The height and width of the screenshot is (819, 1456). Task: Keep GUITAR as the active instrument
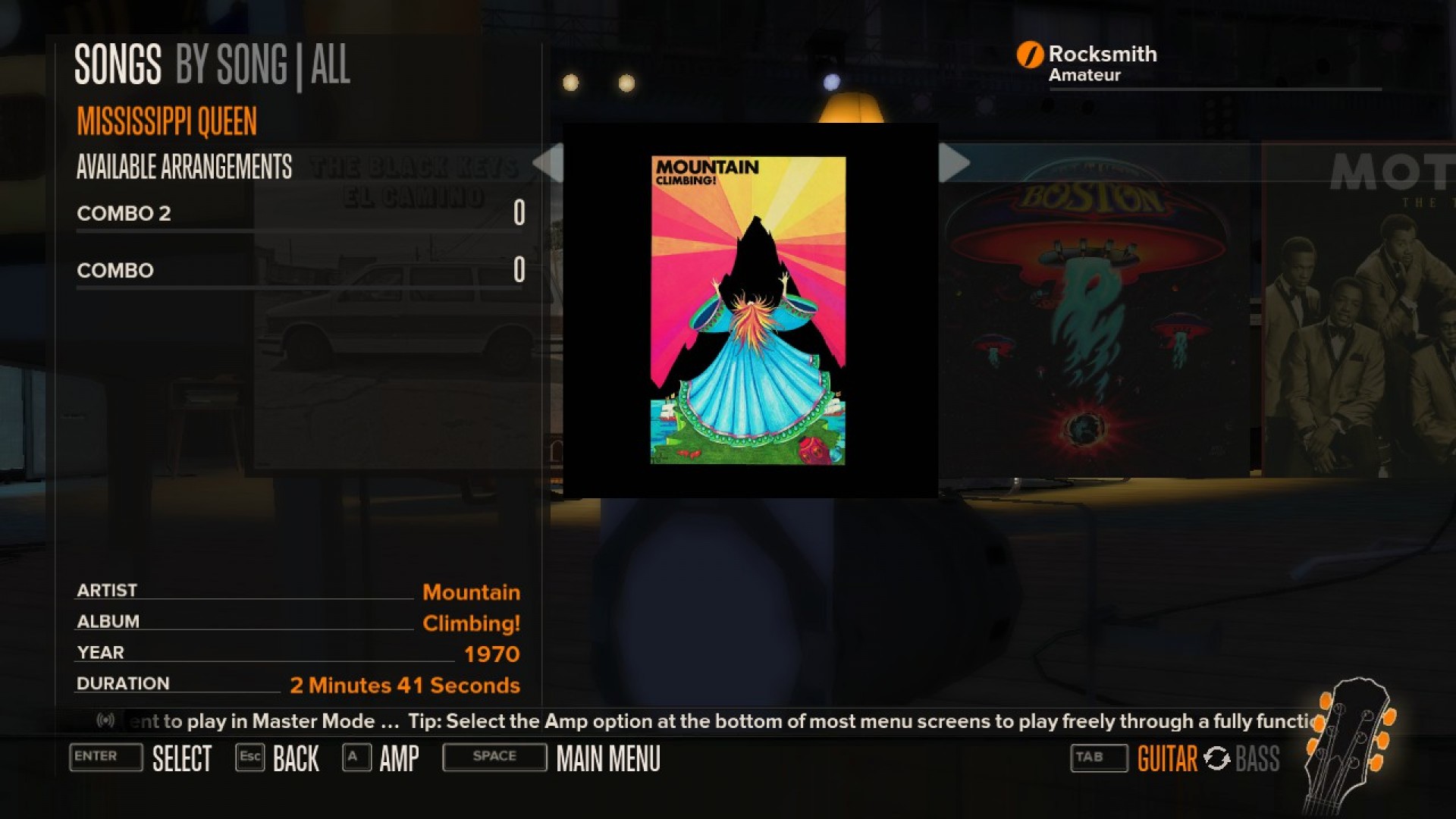pos(1166,758)
